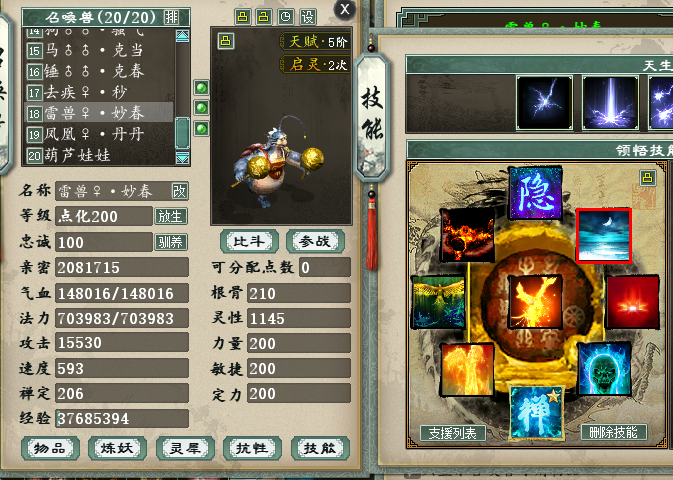Image resolution: width=673 pixels, height=480 pixels.
Task: Open the 灵犀 panel
Action: (185, 449)
